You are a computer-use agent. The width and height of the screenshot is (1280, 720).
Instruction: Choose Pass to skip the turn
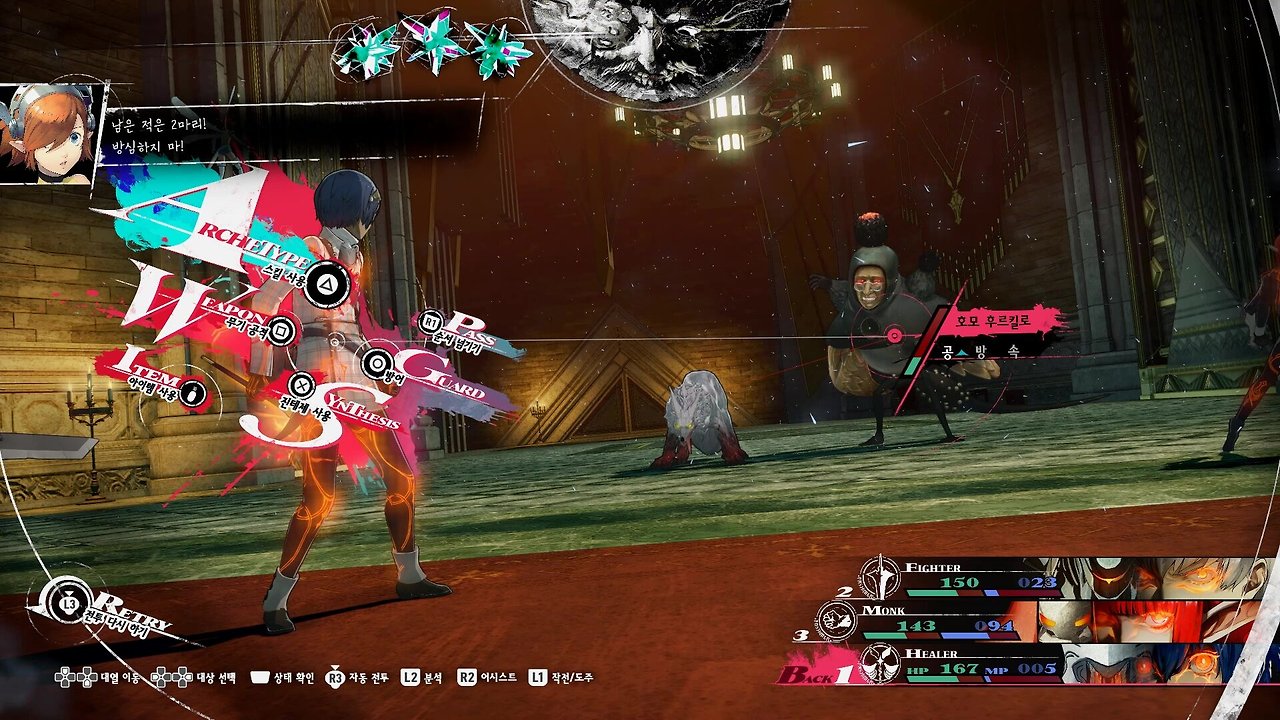coord(432,323)
